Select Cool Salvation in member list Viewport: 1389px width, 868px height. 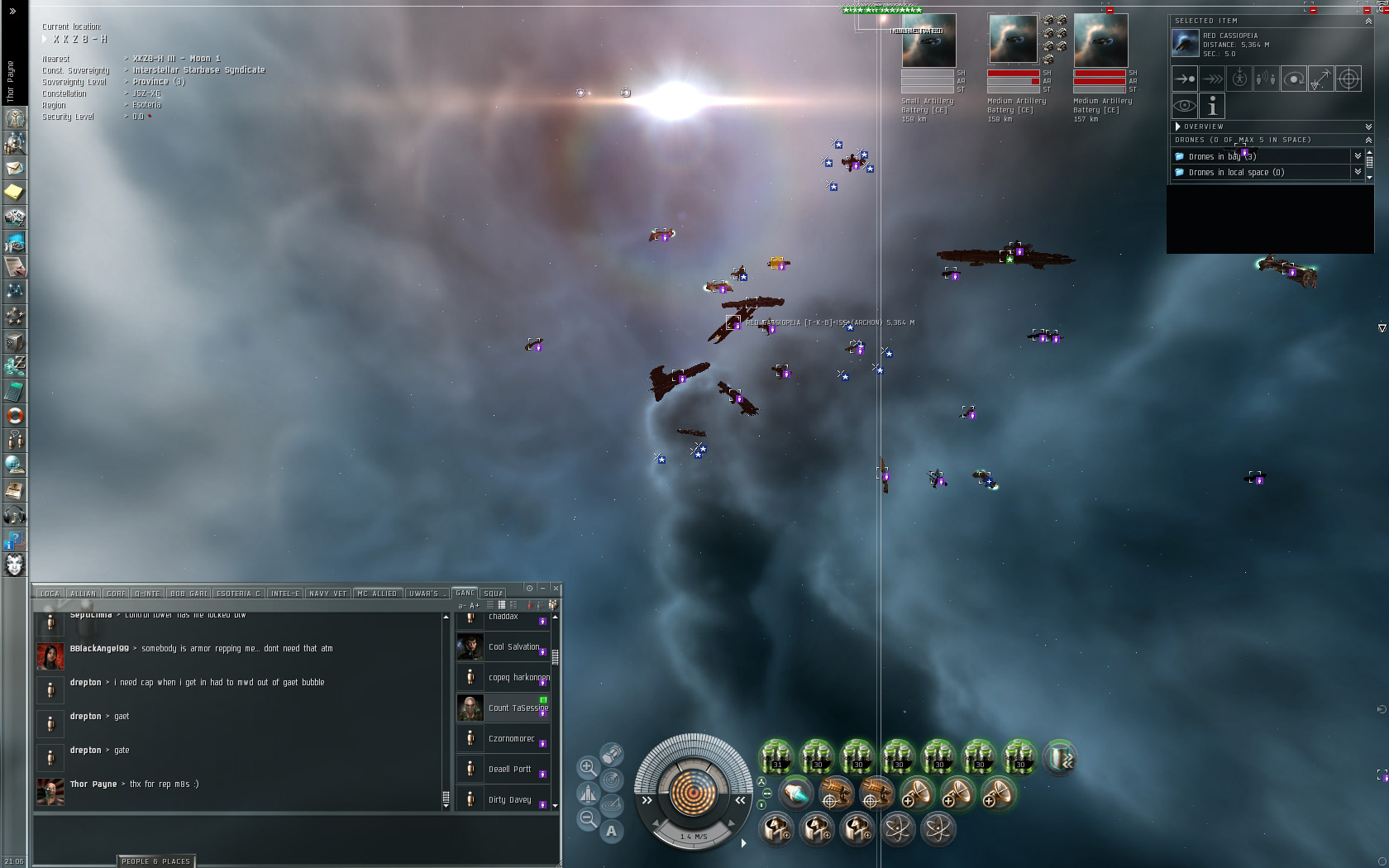pyautogui.click(x=513, y=646)
